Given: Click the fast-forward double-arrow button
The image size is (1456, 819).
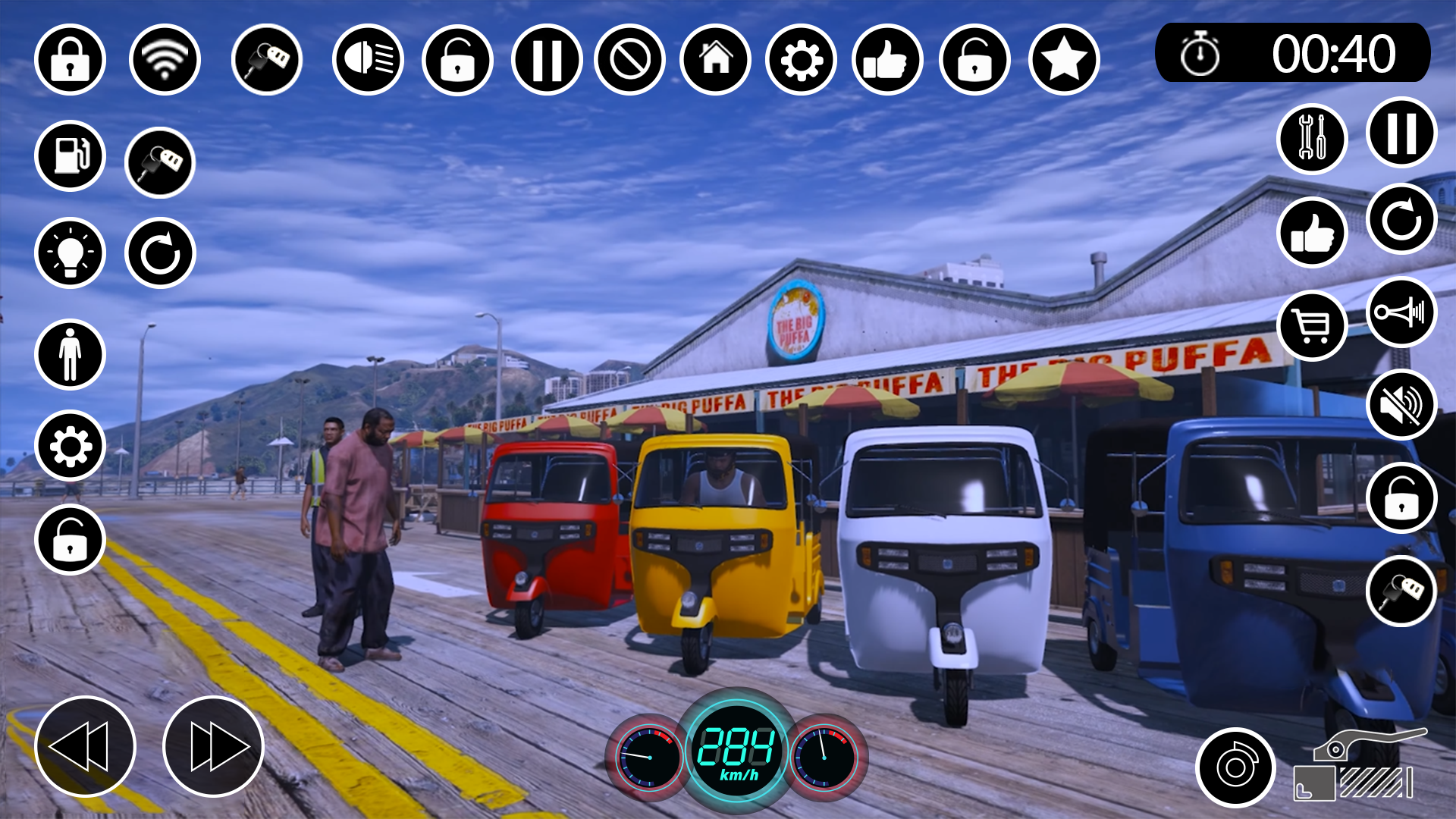Looking at the screenshot, I should [213, 746].
